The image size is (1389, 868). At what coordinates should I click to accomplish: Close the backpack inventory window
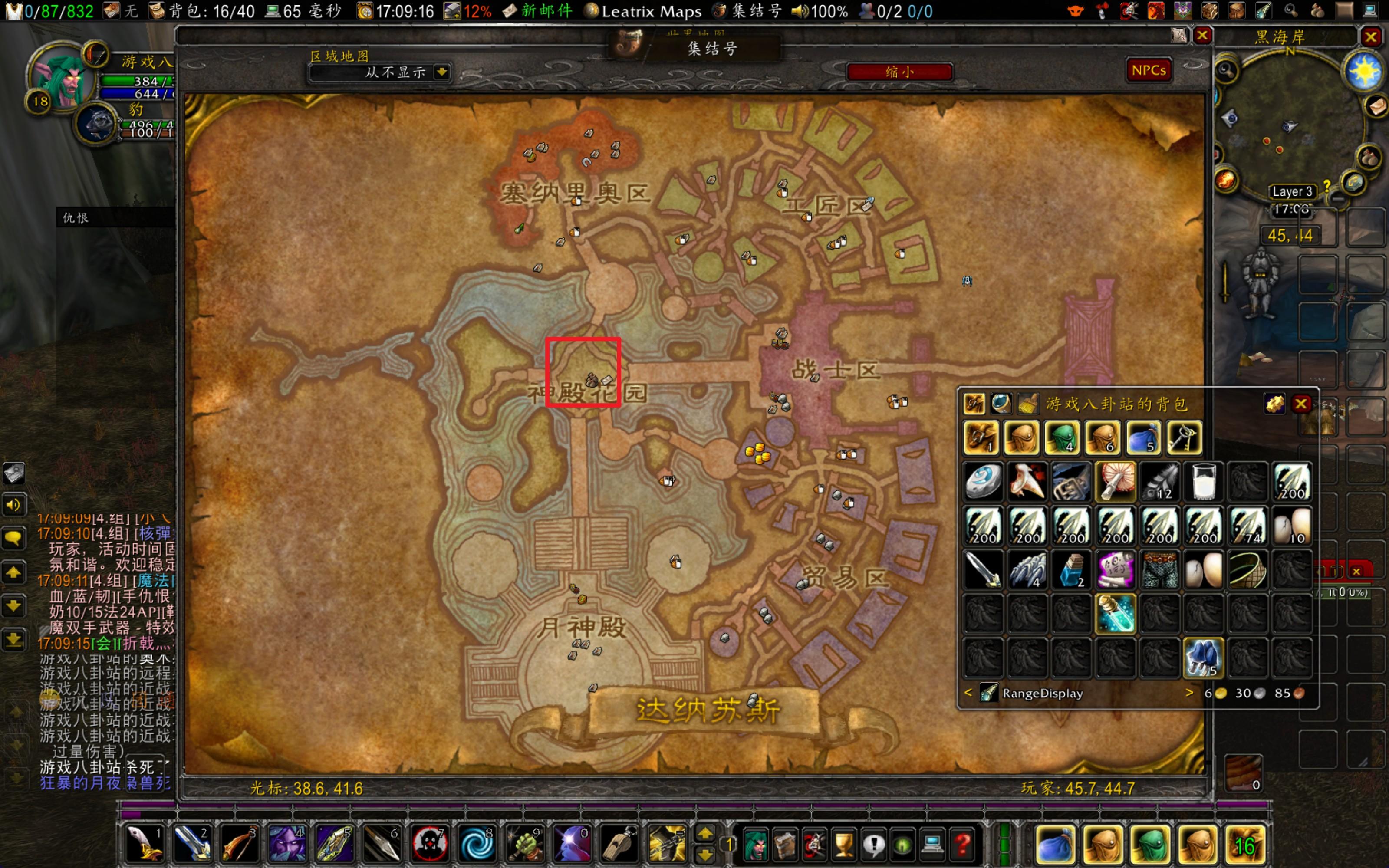point(1300,404)
